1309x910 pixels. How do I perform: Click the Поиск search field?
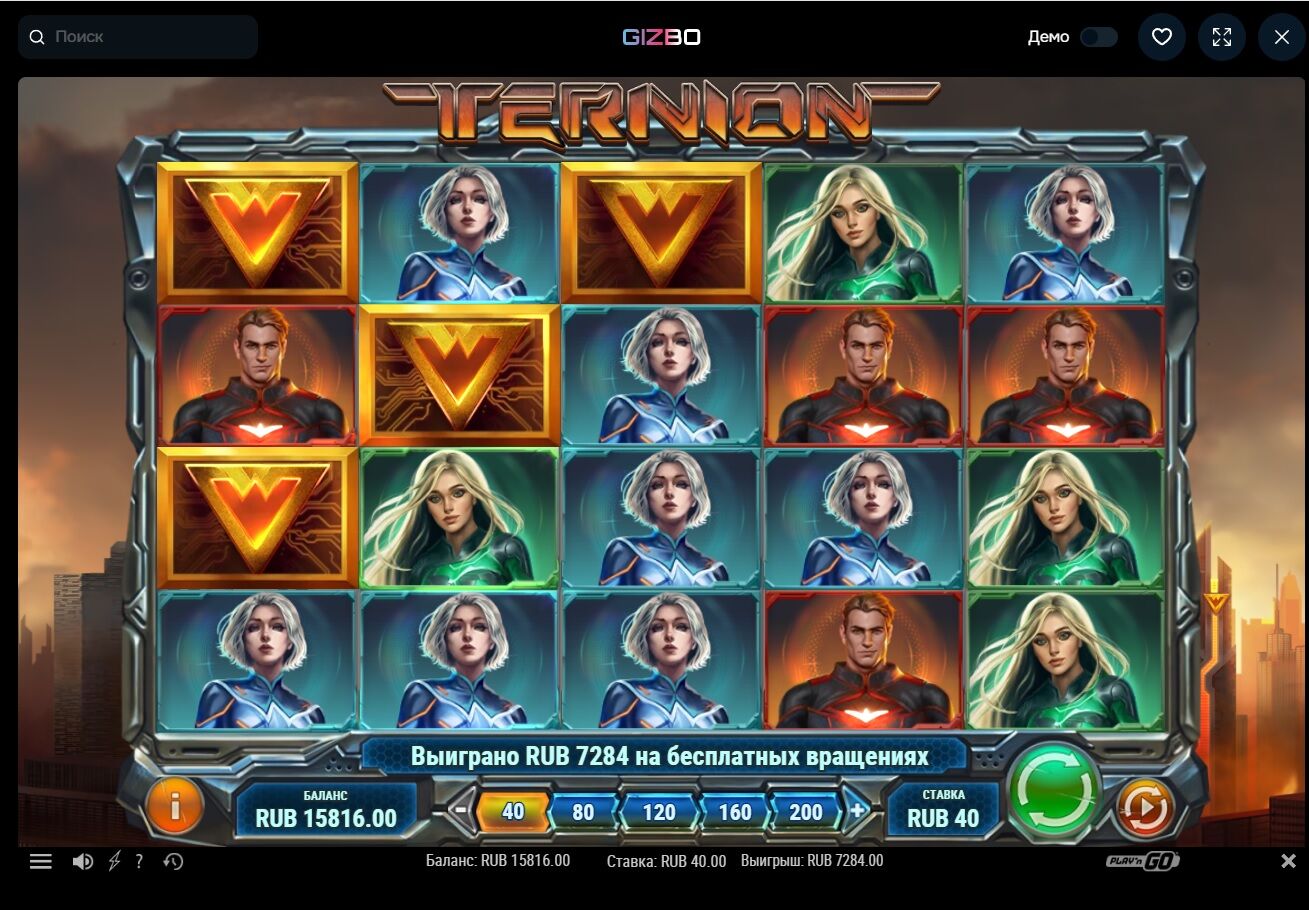click(x=138, y=37)
